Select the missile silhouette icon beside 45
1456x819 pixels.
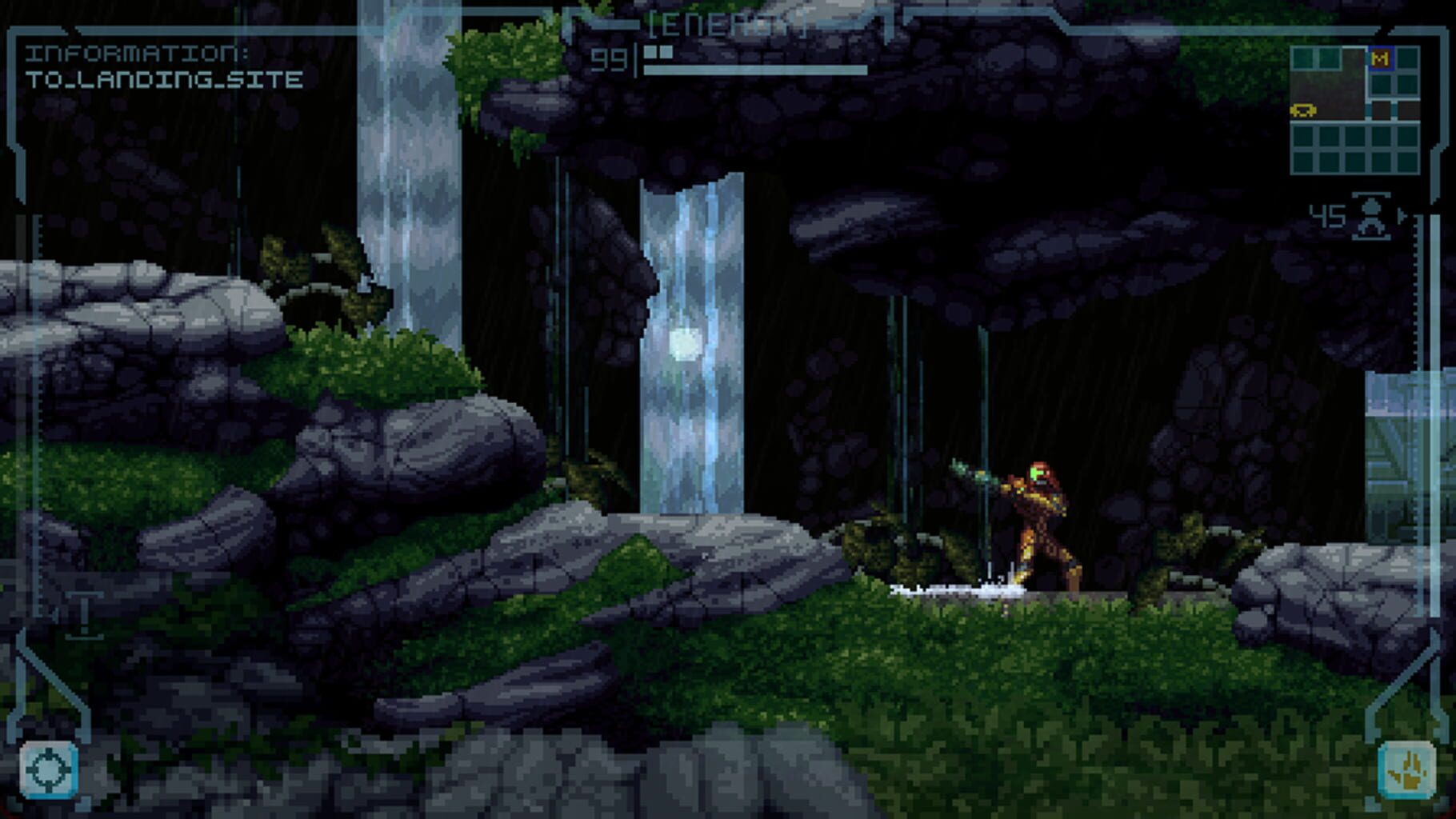[1370, 218]
